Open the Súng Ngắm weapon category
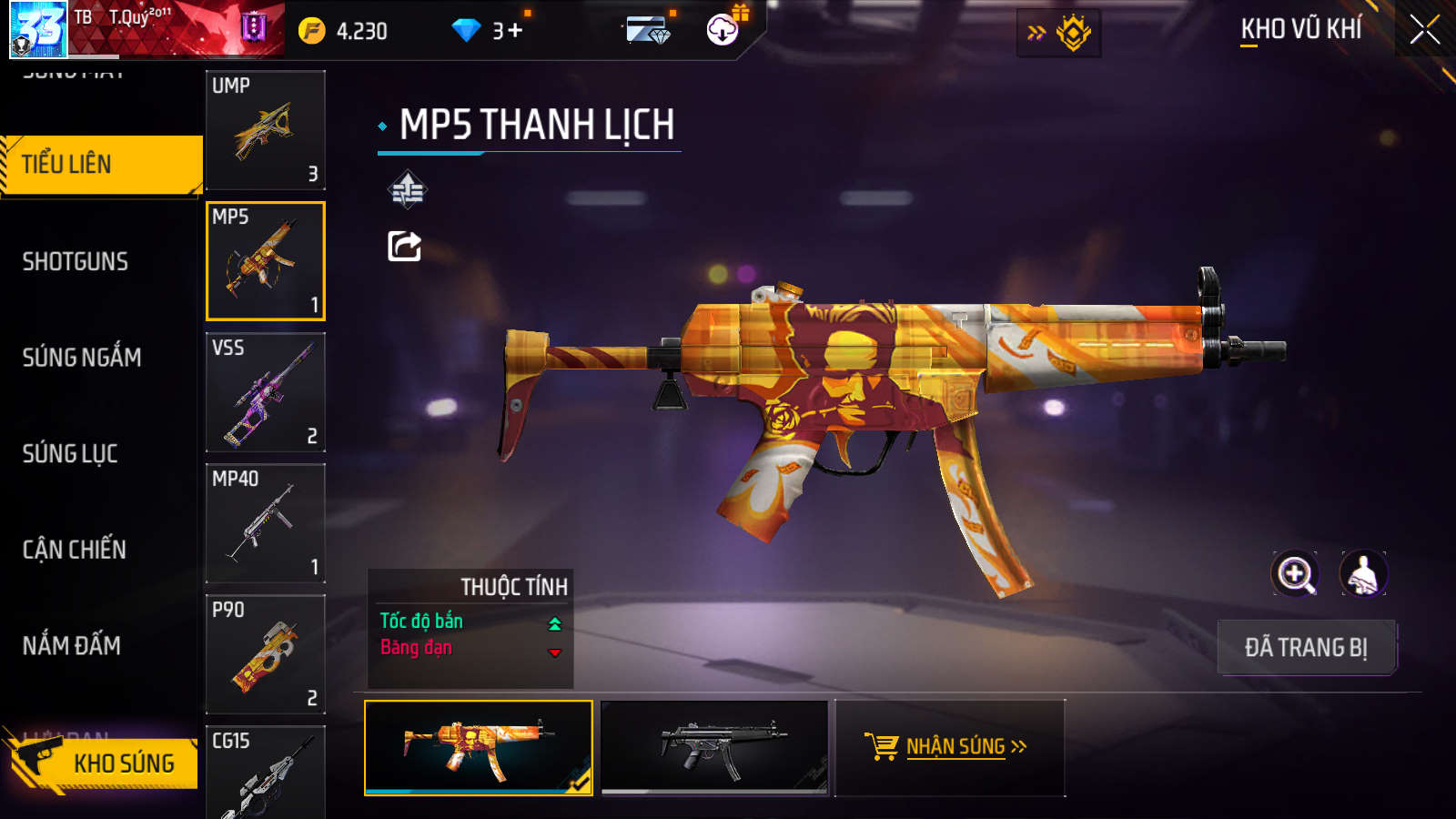Image resolution: width=1456 pixels, height=819 pixels. pos(82,358)
